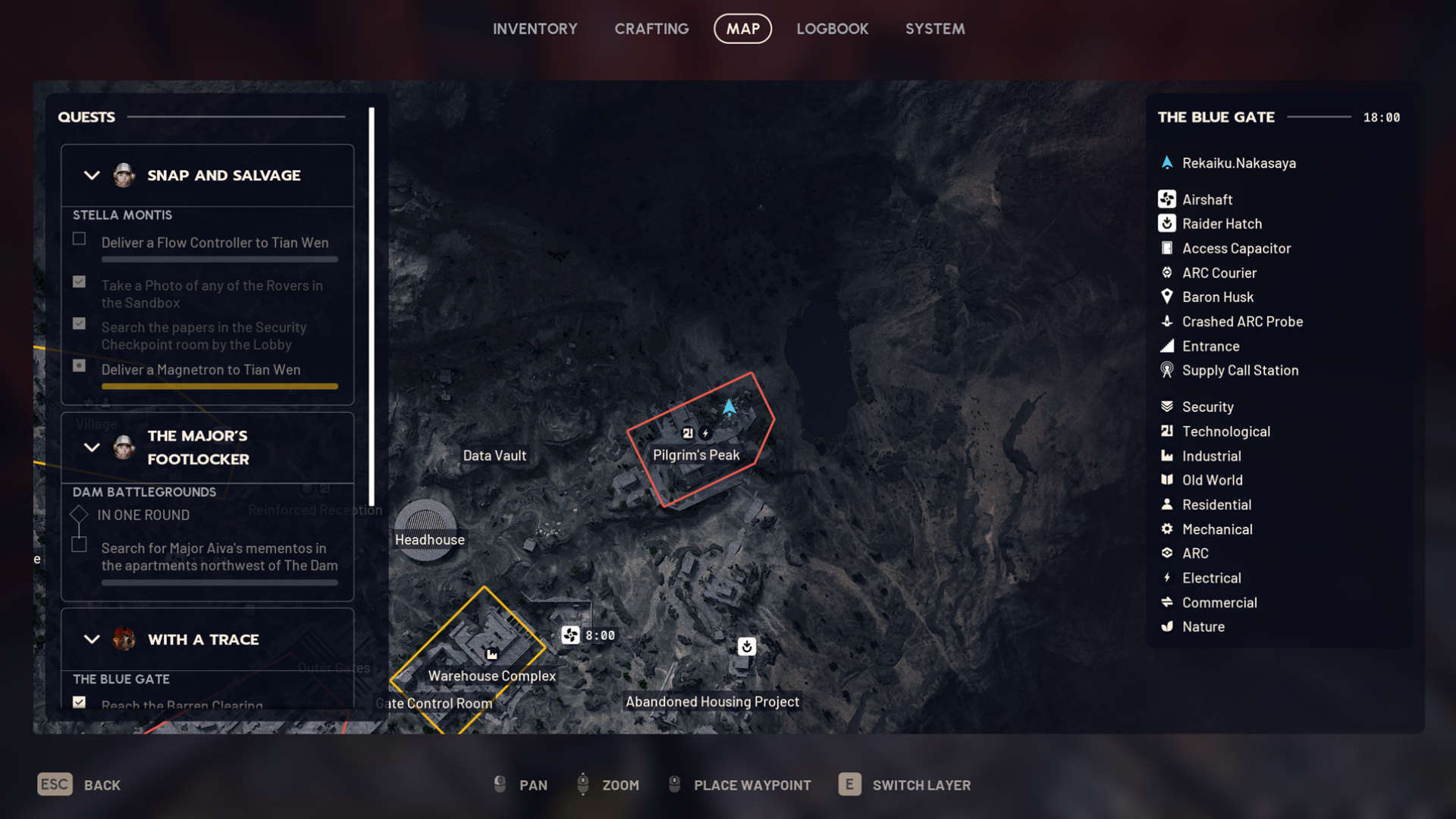Collapse the With a Trace quest
The width and height of the screenshot is (1456, 819).
click(x=92, y=639)
